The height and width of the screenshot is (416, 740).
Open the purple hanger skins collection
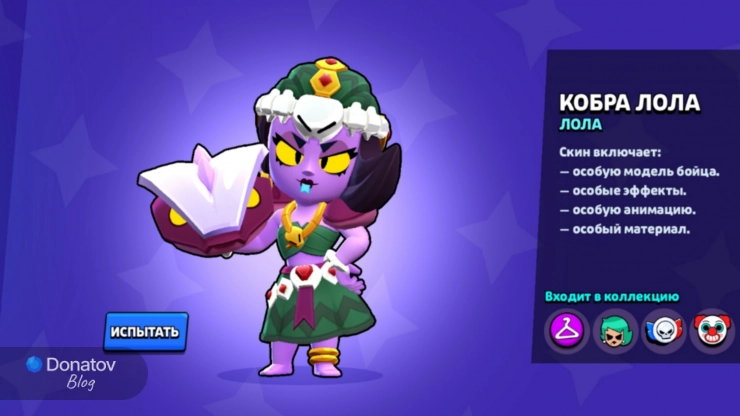click(x=565, y=329)
